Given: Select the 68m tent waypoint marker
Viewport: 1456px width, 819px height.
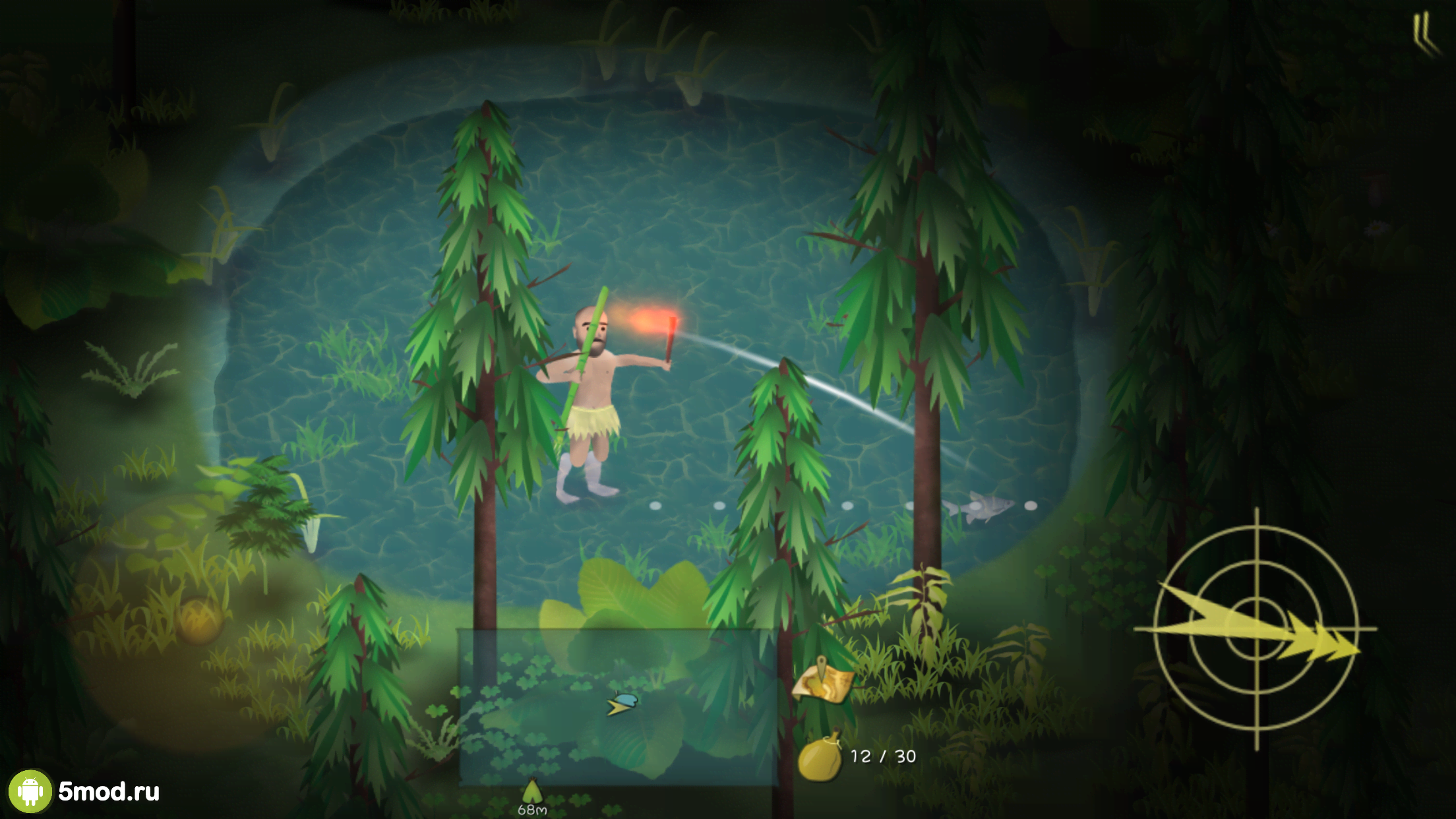Looking at the screenshot, I should (532, 792).
